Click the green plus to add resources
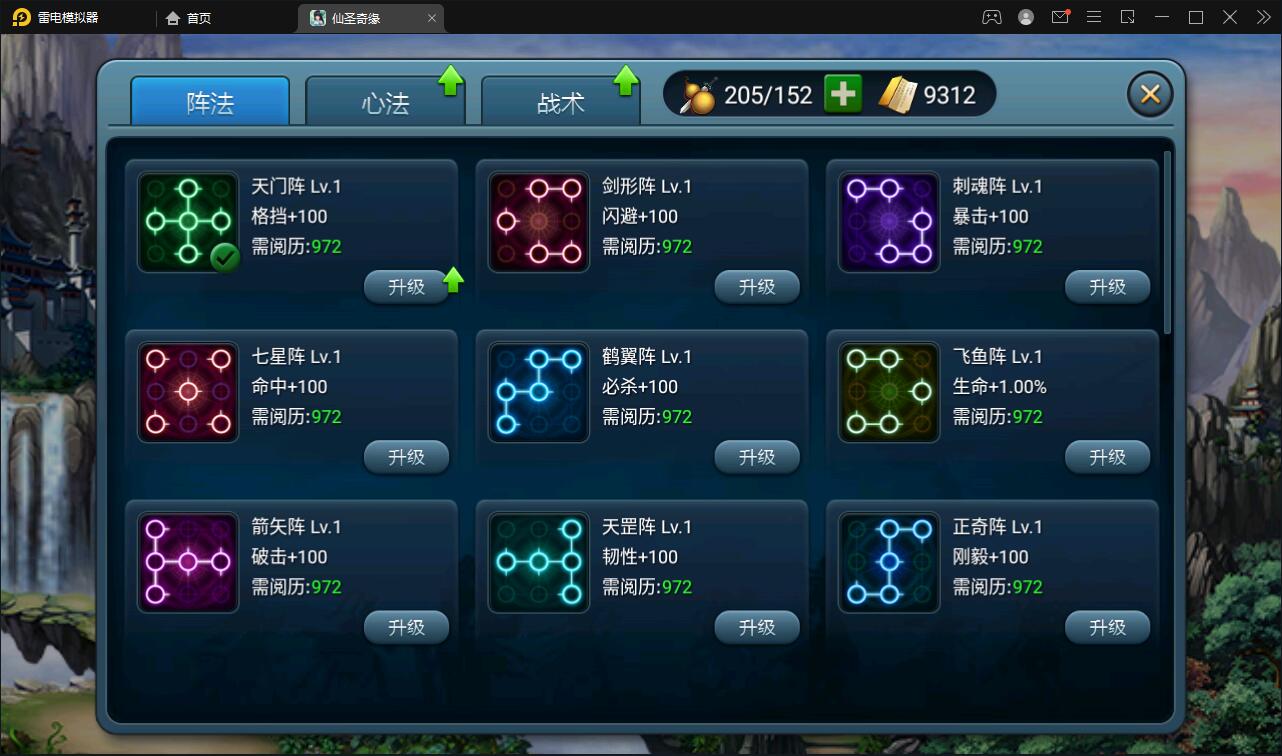The height and width of the screenshot is (756, 1282). [841, 93]
